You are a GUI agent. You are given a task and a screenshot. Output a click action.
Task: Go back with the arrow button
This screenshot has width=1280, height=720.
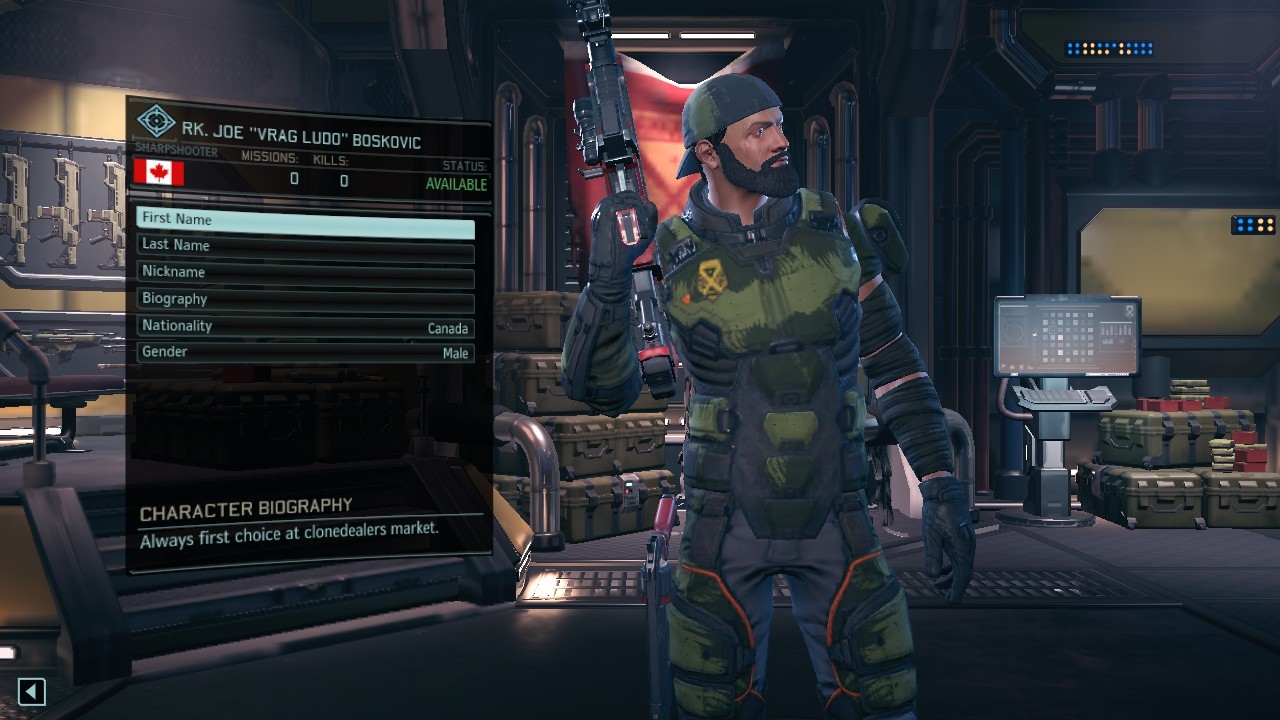(x=32, y=691)
